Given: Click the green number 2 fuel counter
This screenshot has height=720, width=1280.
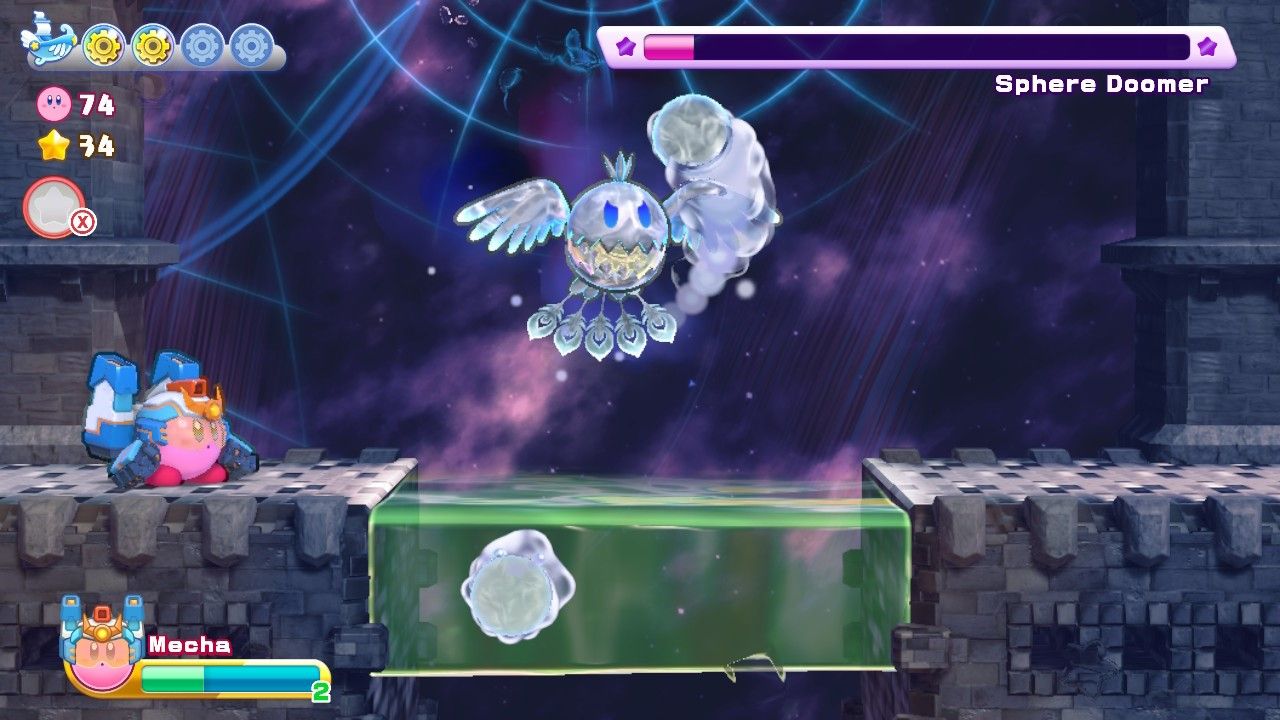Looking at the screenshot, I should point(318,691).
